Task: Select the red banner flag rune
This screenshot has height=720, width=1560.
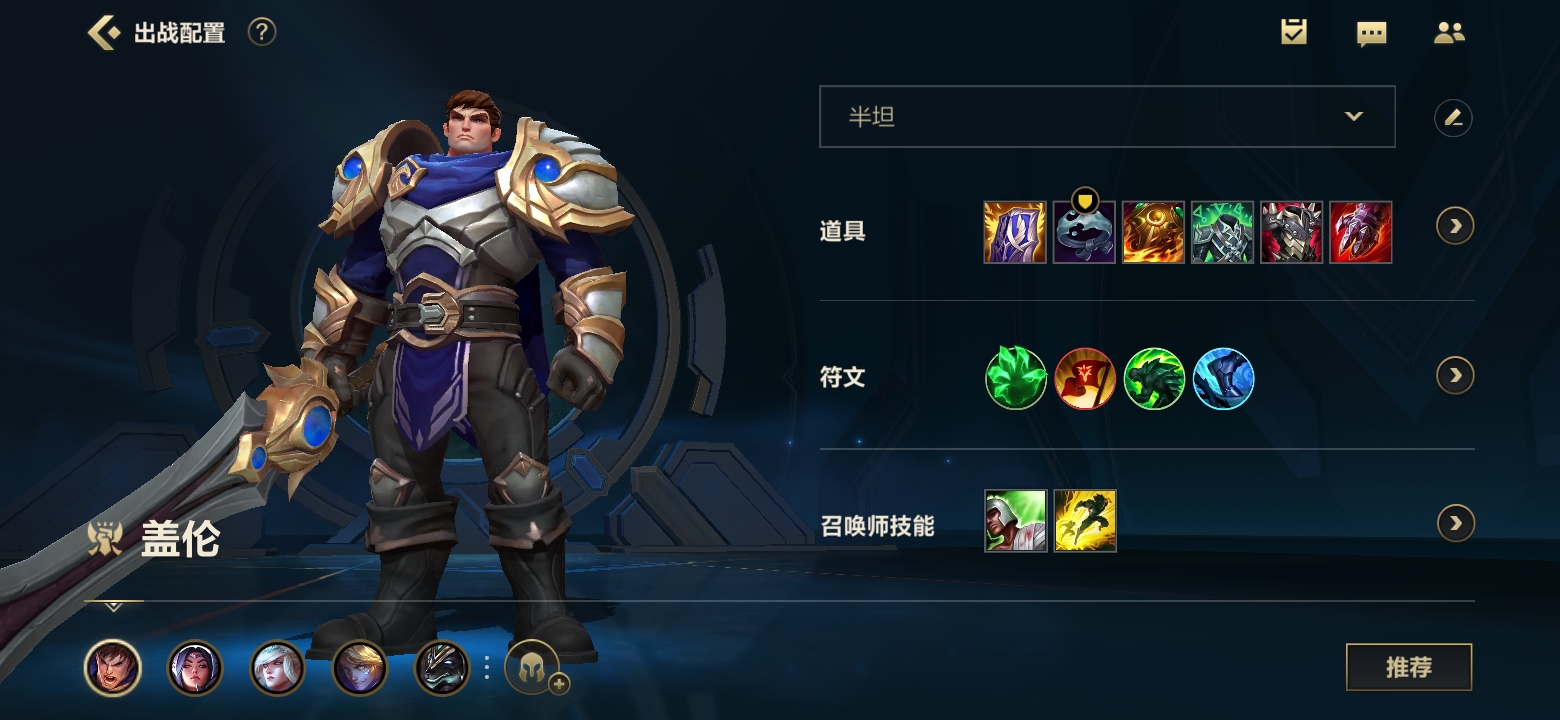Action: pyautogui.click(x=1085, y=379)
